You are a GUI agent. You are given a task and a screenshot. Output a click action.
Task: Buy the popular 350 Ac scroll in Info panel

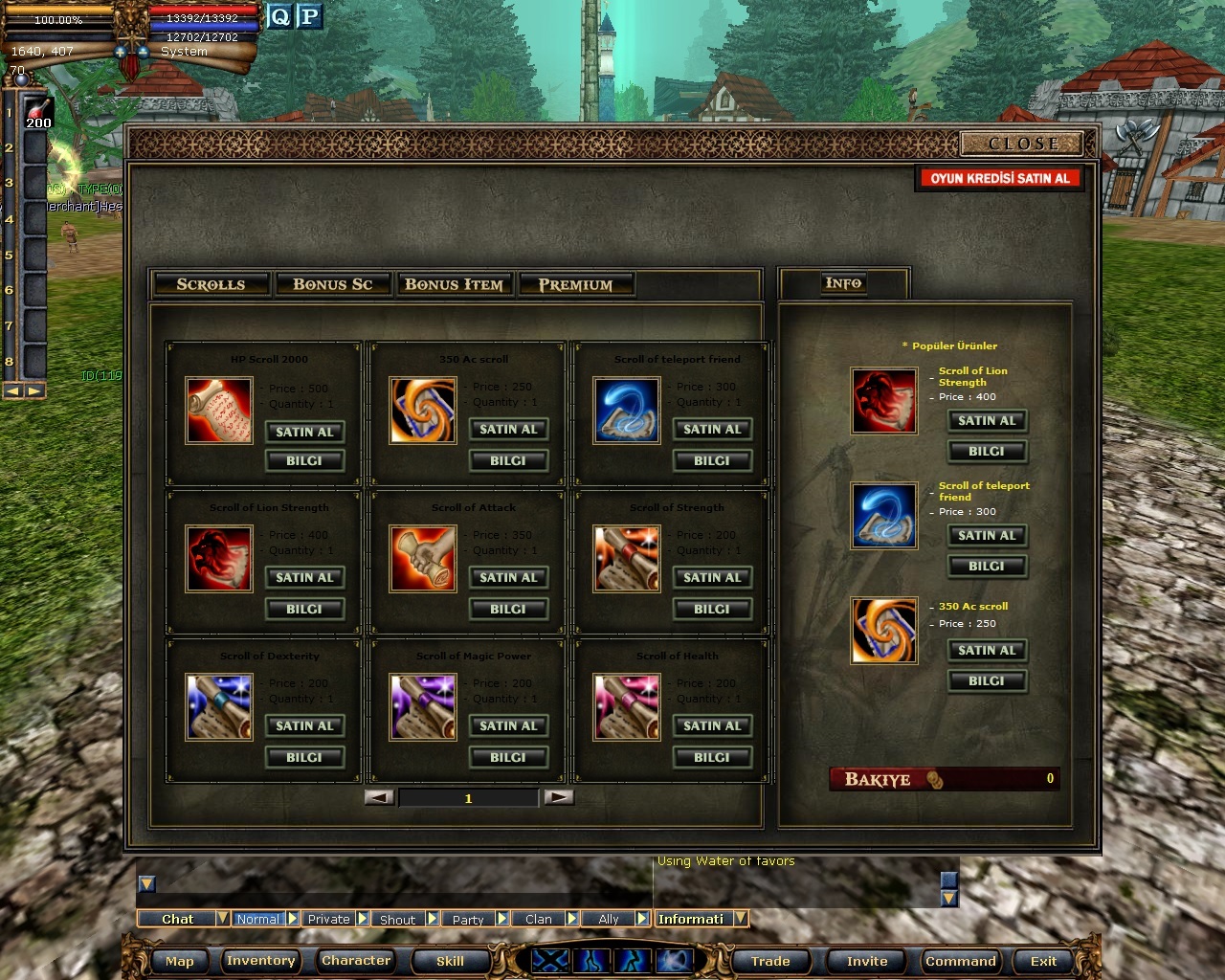[987, 650]
